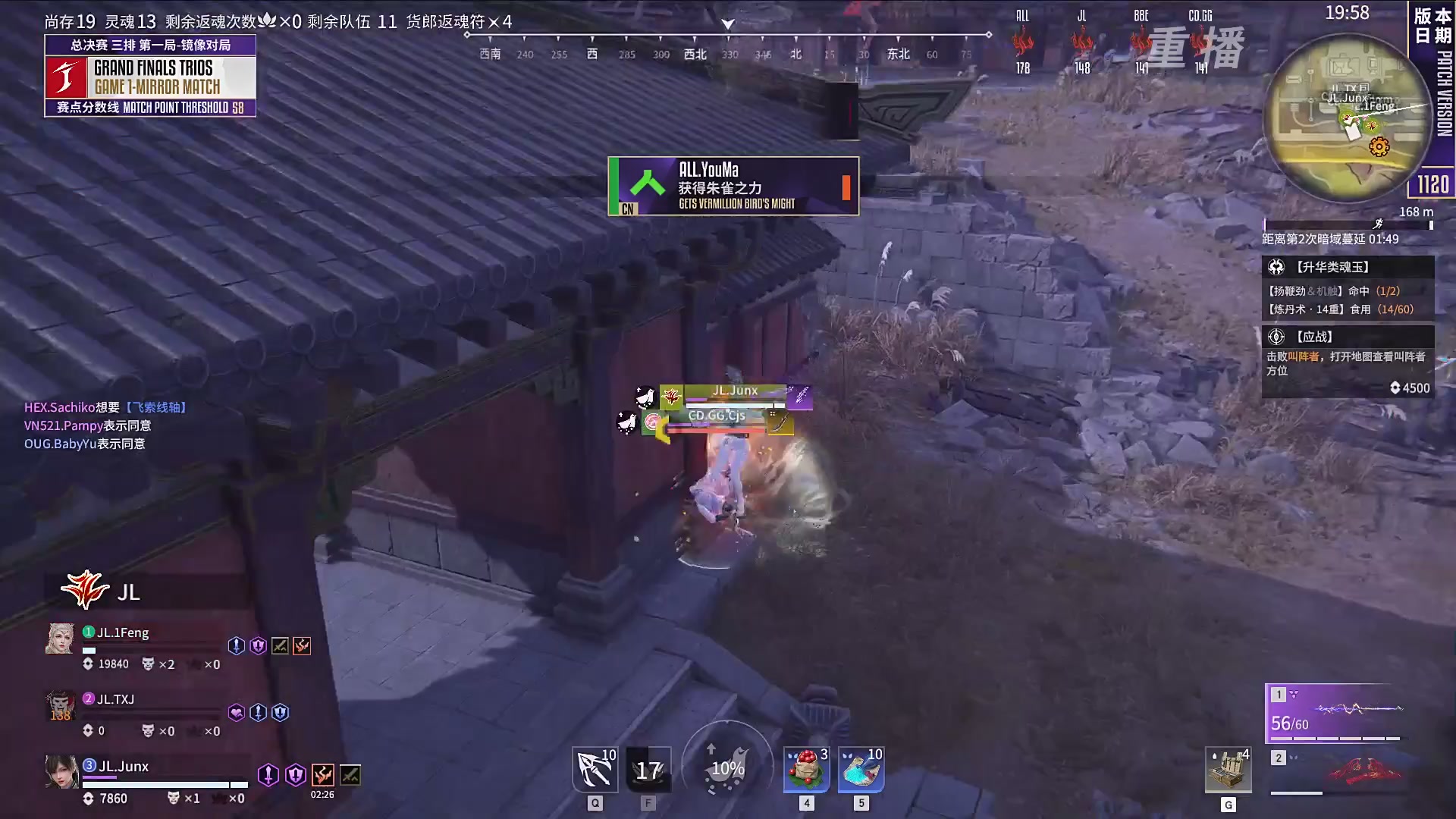Screen dimensions: 1456x819
Task: Expand the compass direction bar chevron
Action: pos(728,23)
